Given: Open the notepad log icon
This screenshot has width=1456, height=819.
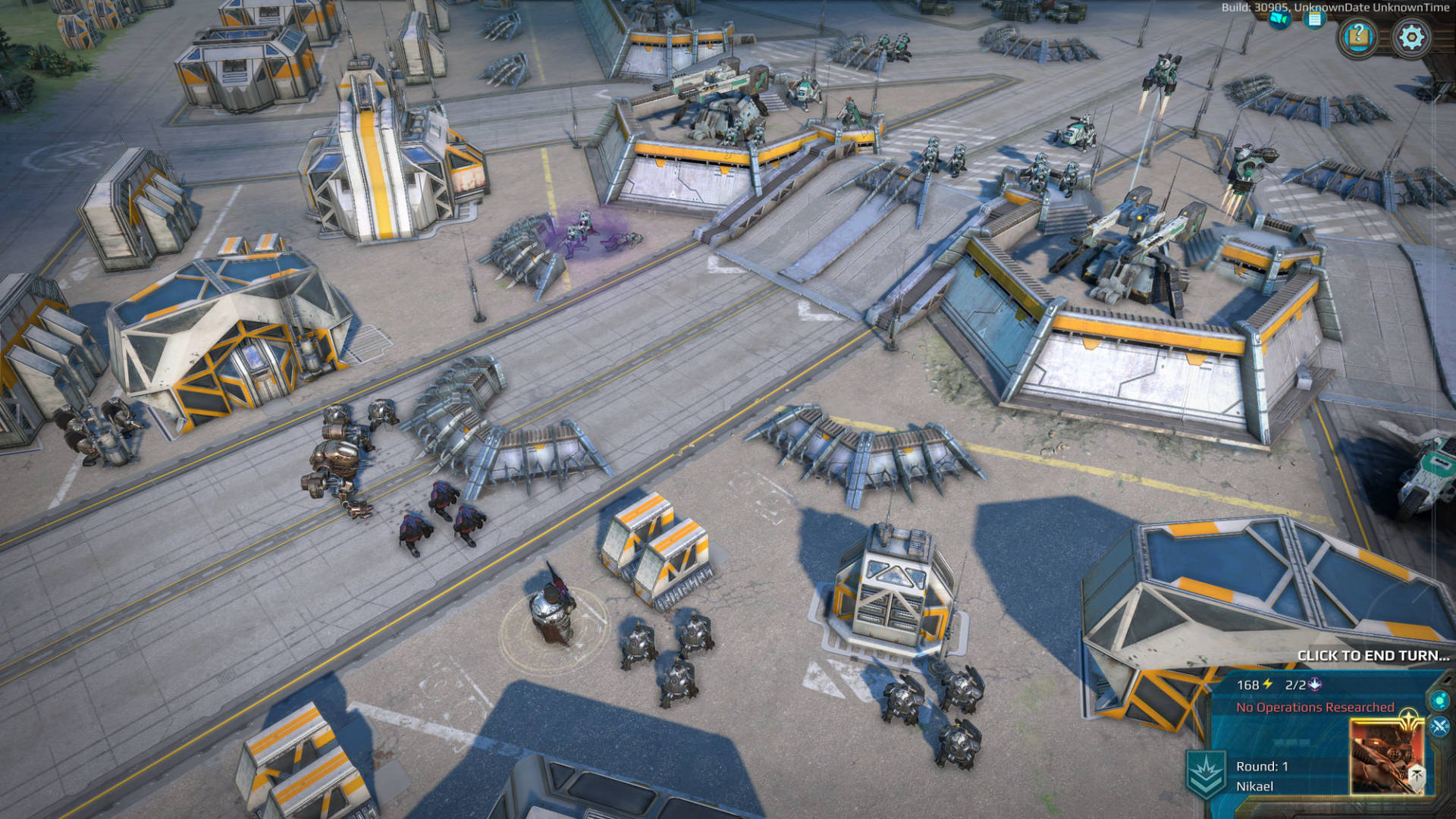Looking at the screenshot, I should (x=1314, y=19).
